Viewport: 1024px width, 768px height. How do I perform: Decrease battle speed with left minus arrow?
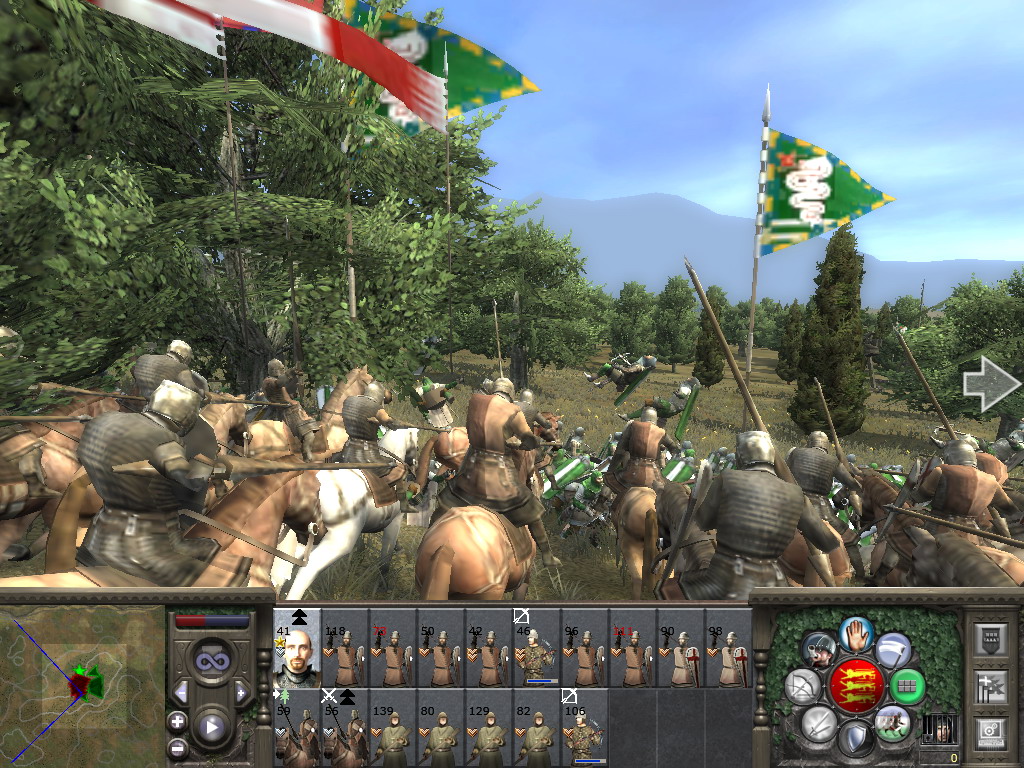coord(181,692)
